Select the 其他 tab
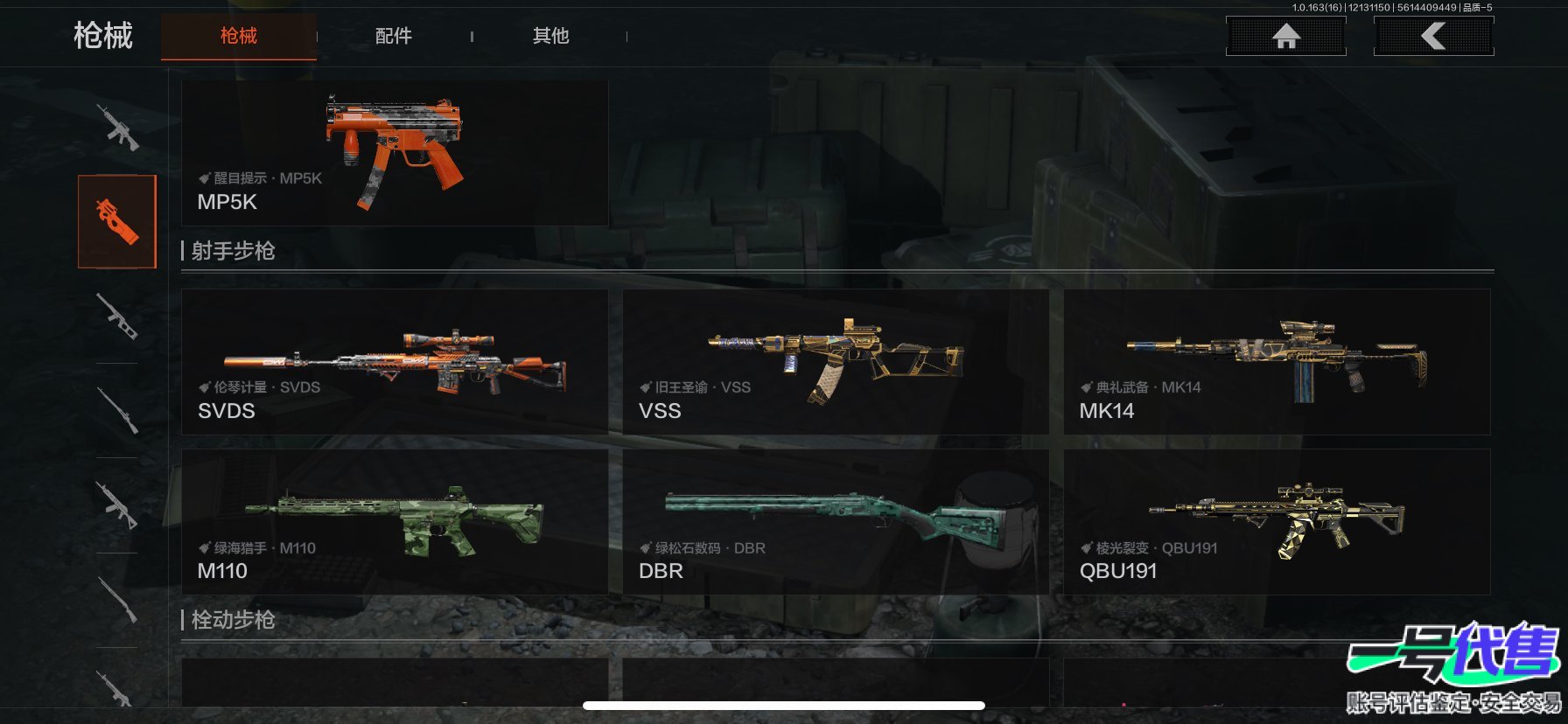This screenshot has height=724, width=1568. pos(550,36)
